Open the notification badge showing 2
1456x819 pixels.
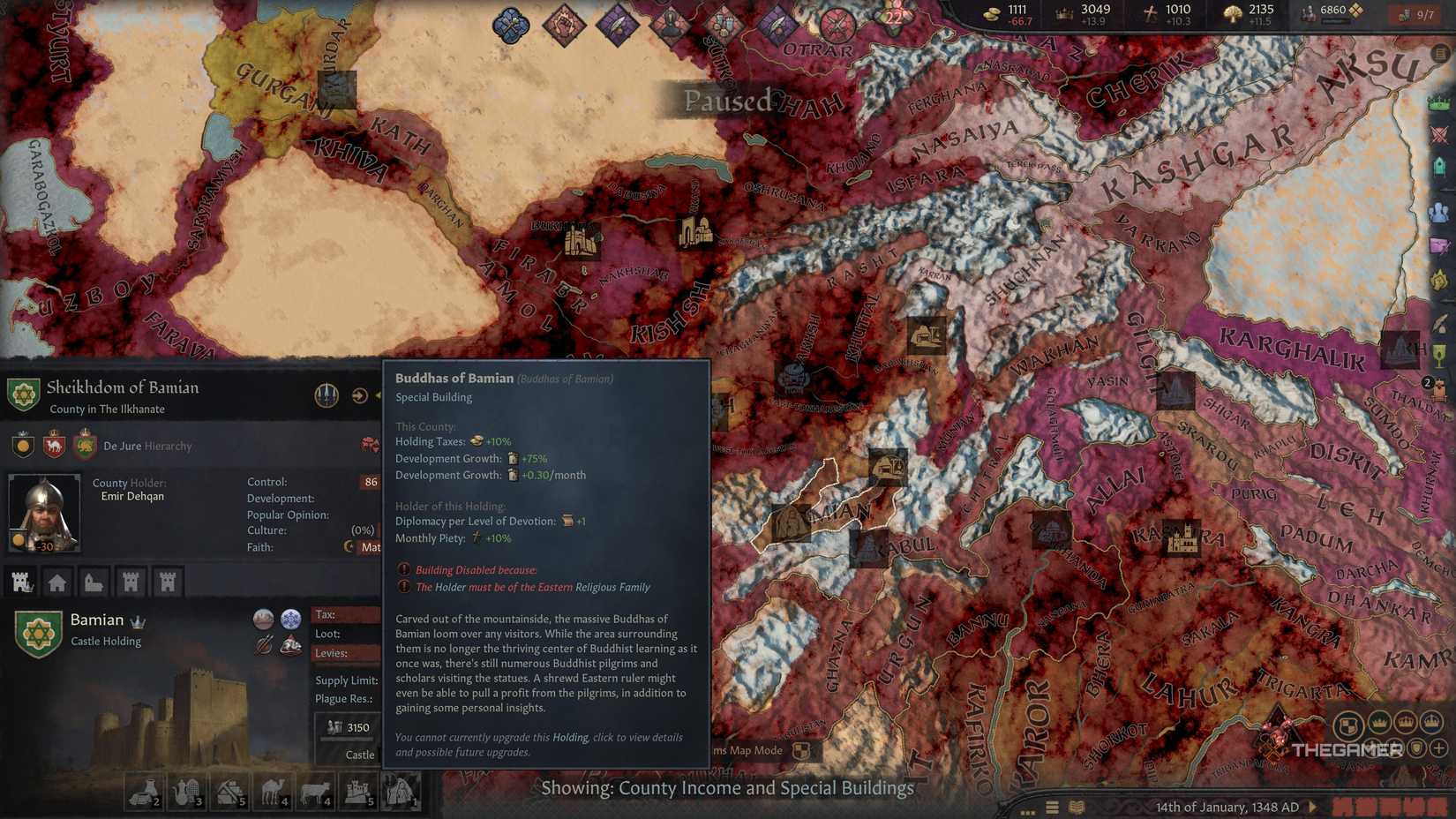(1427, 383)
